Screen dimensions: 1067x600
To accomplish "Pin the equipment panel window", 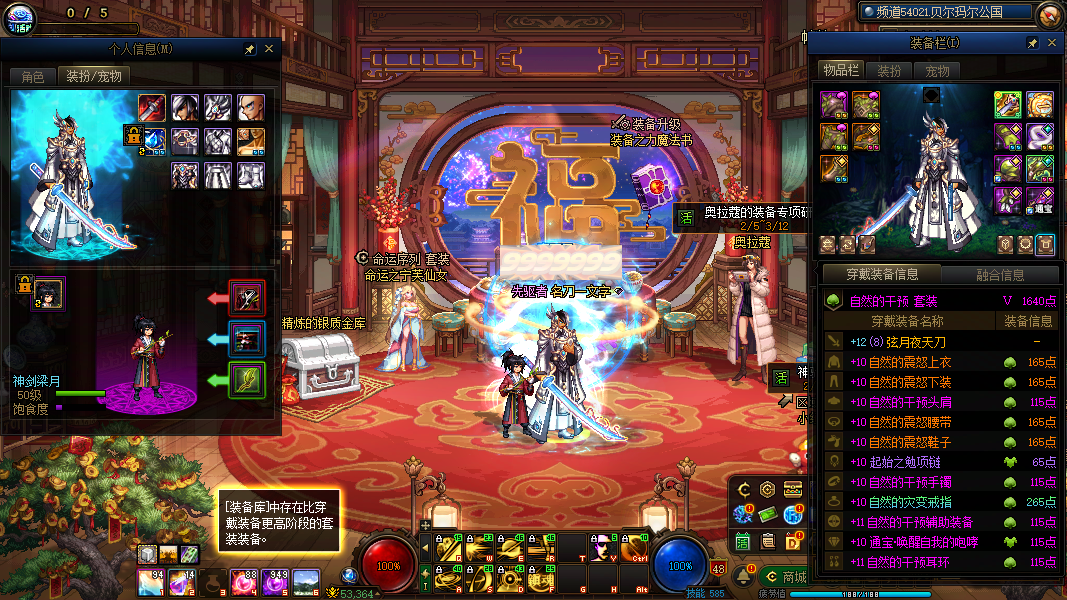I will tap(1032, 43).
